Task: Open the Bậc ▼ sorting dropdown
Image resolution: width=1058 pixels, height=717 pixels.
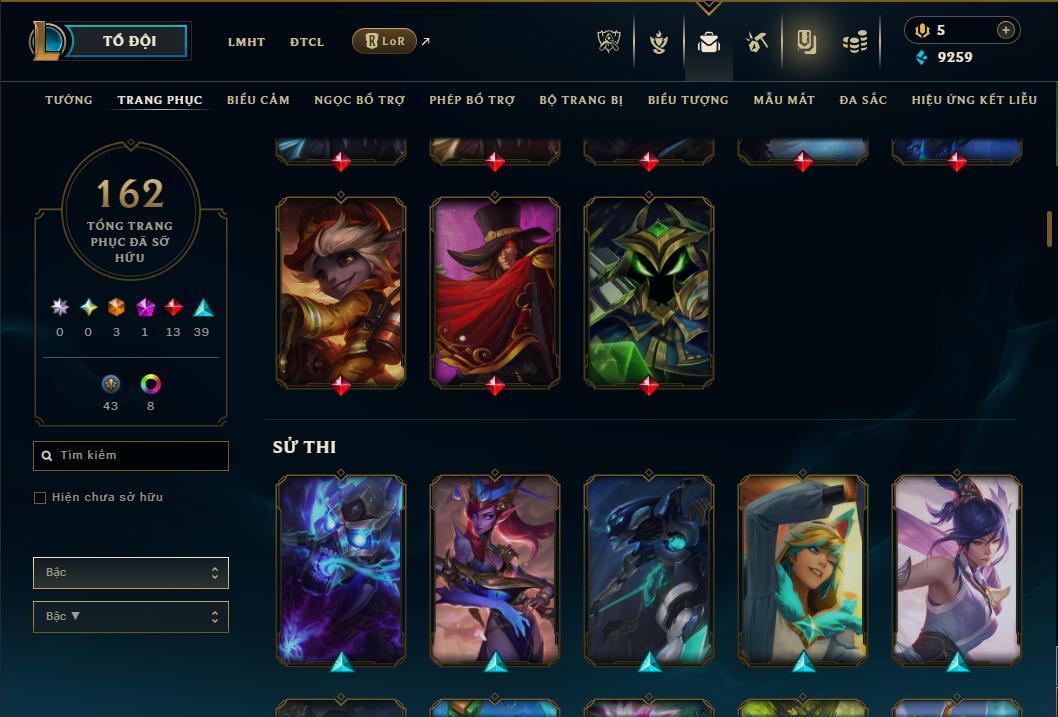Action: [131, 617]
